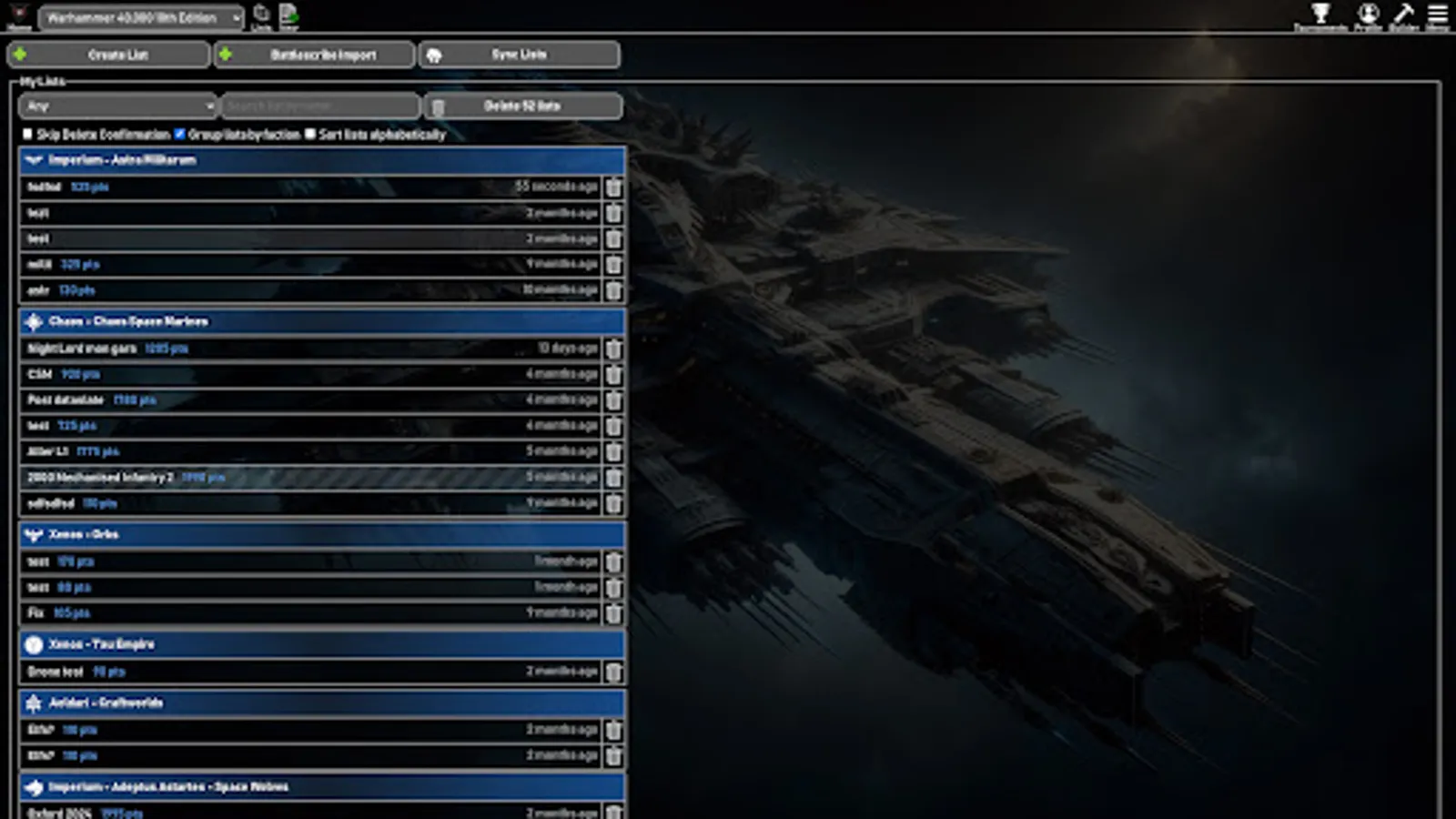
Task: Click the search lists input field
Action: click(319, 106)
